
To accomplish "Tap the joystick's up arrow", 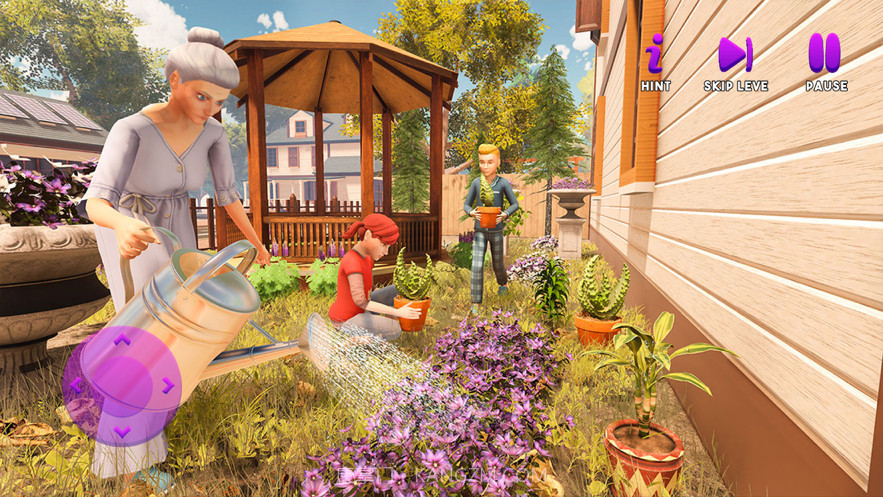I will coord(121,340).
